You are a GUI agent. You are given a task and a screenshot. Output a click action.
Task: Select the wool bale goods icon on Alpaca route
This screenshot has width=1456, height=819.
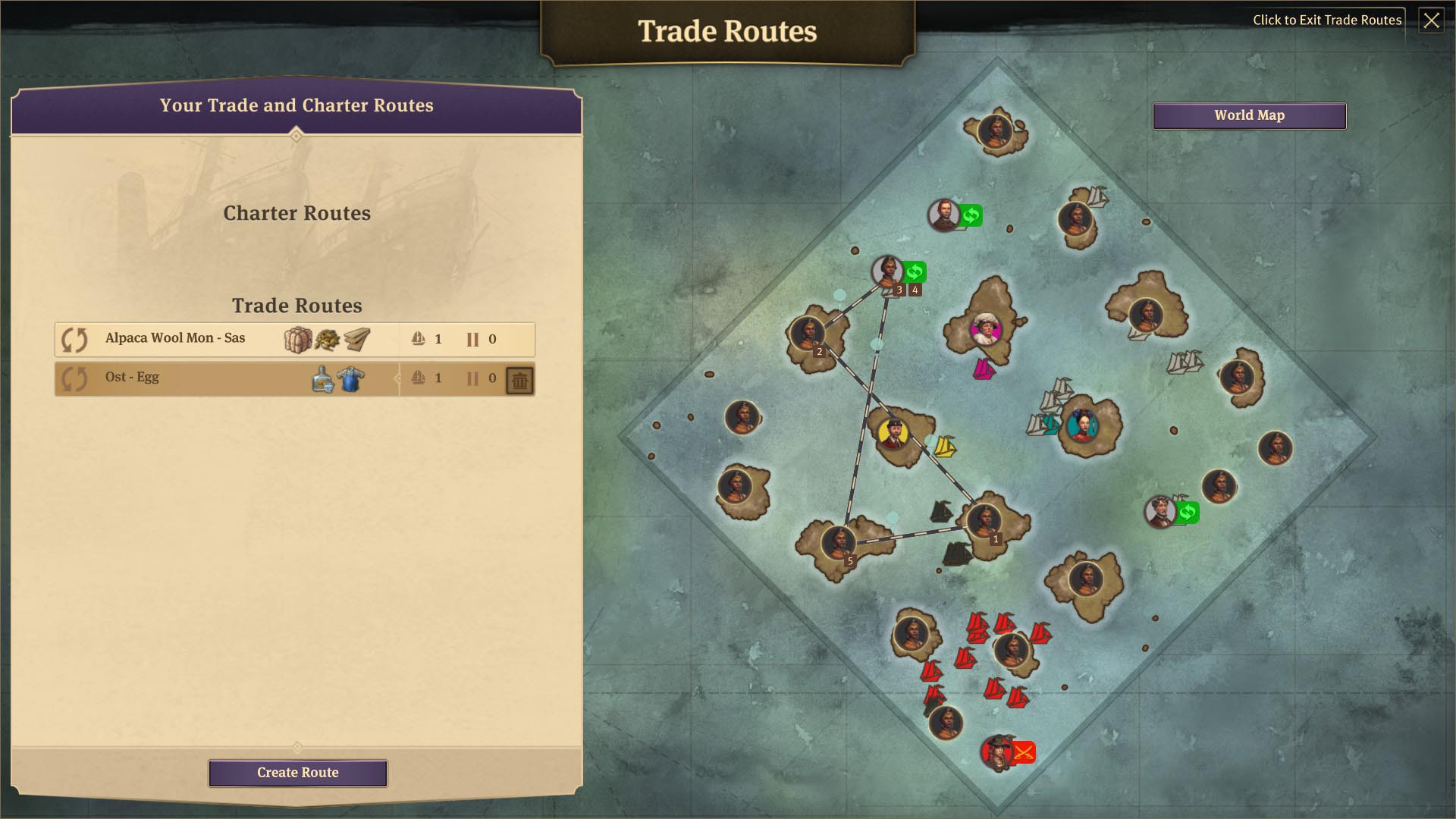click(298, 339)
